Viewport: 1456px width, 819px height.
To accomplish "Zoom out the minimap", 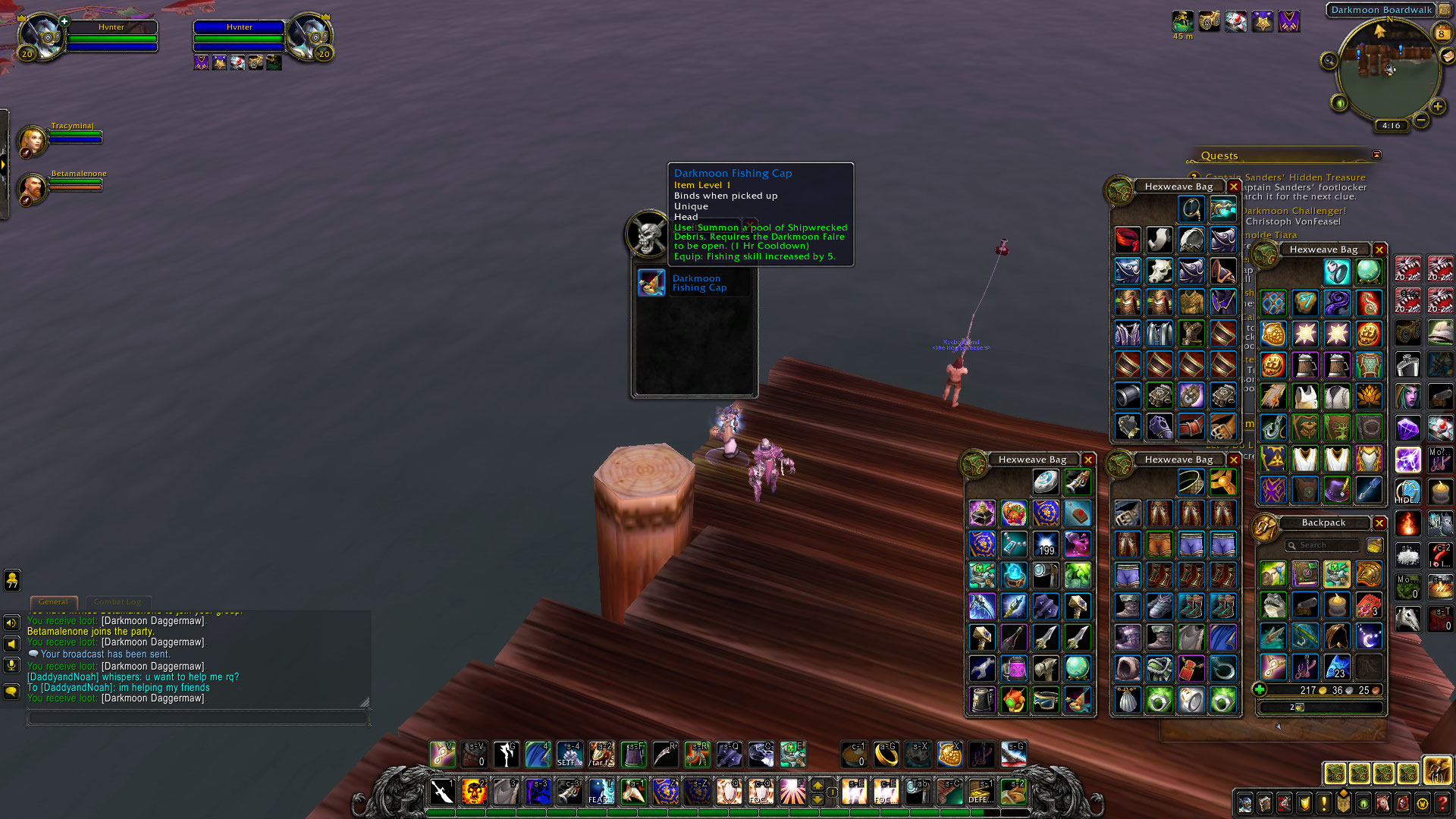I will 1421,120.
